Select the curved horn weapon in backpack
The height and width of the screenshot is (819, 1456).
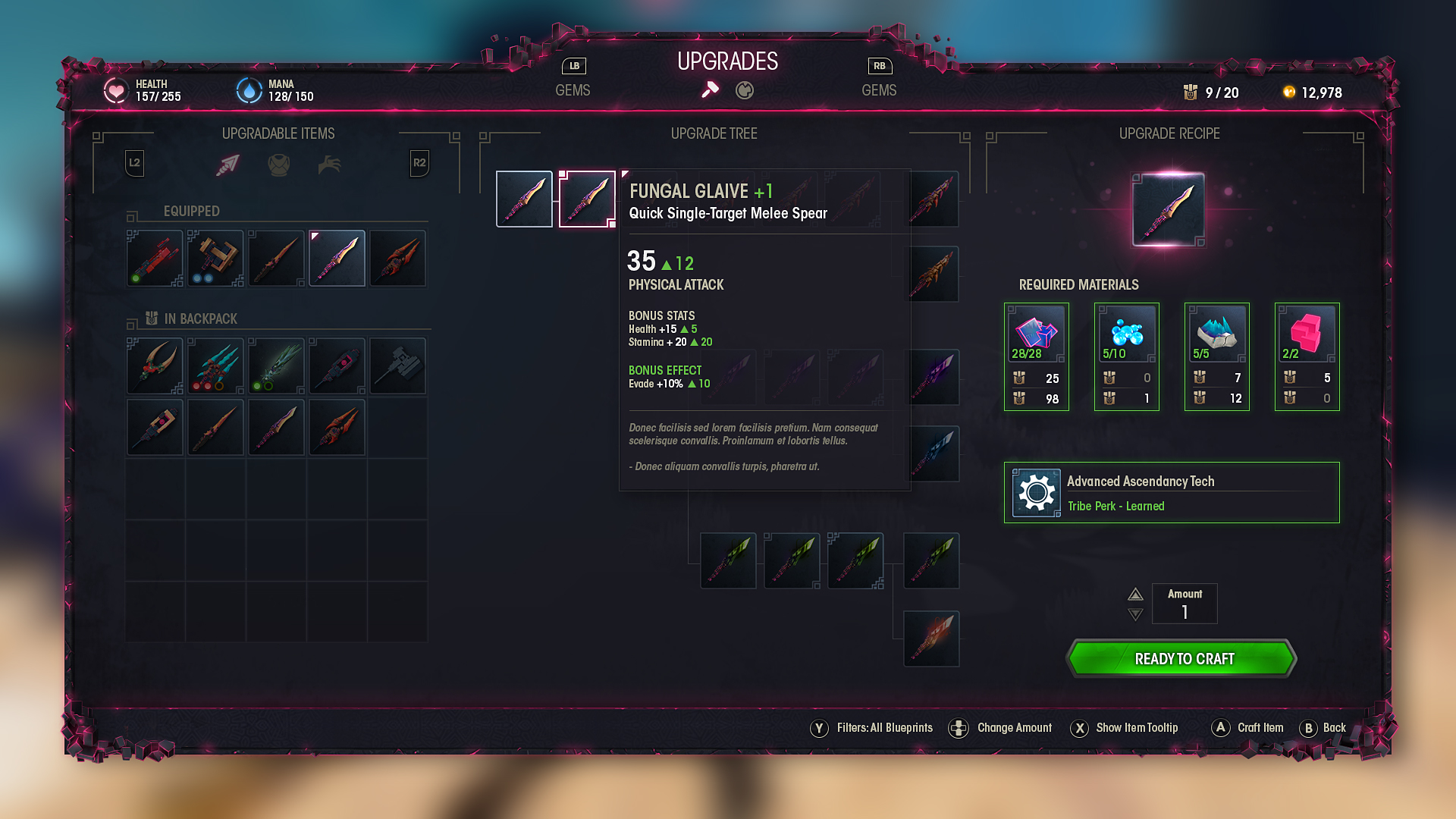pos(155,366)
